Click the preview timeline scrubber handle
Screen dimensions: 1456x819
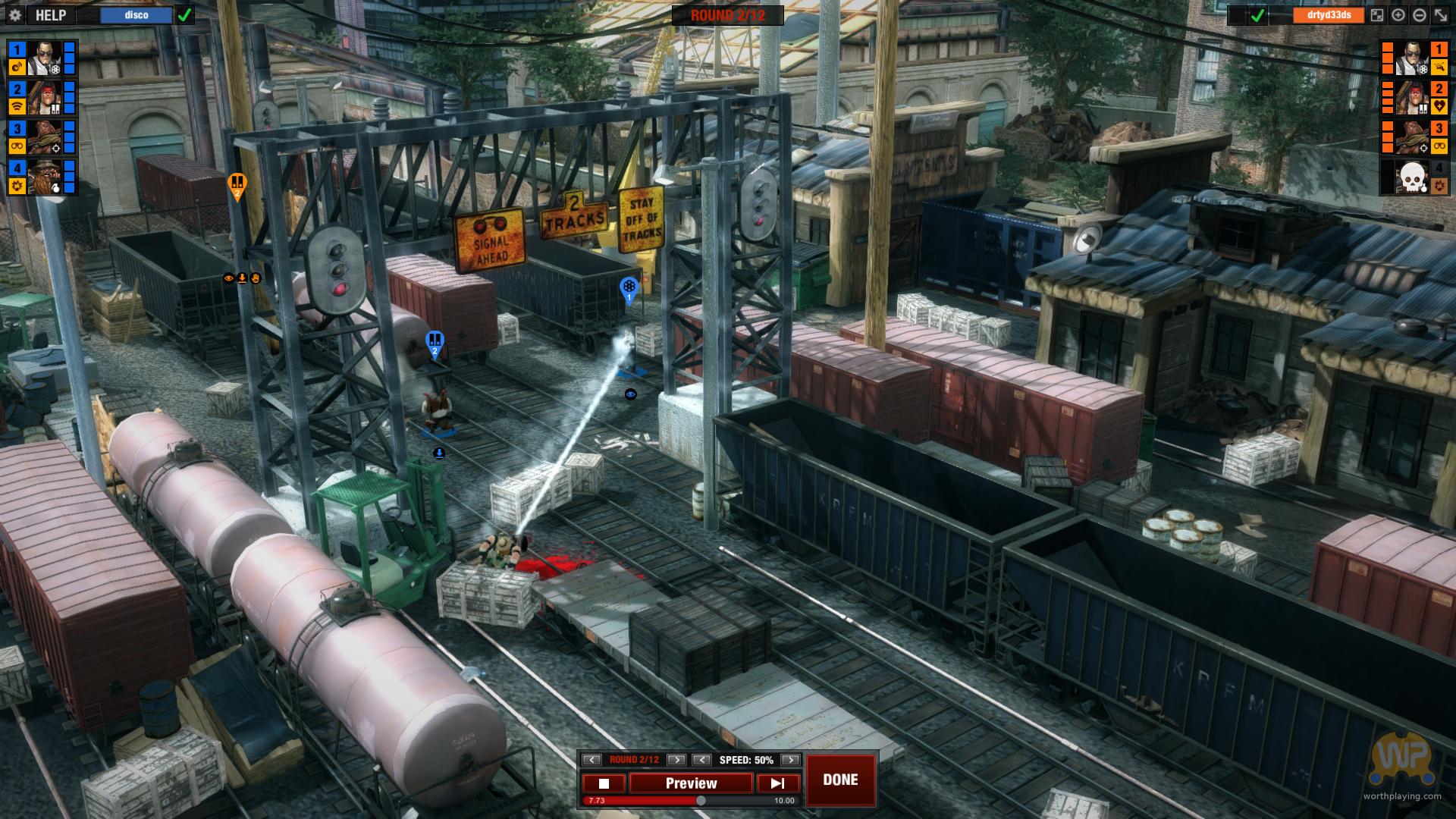(x=701, y=801)
